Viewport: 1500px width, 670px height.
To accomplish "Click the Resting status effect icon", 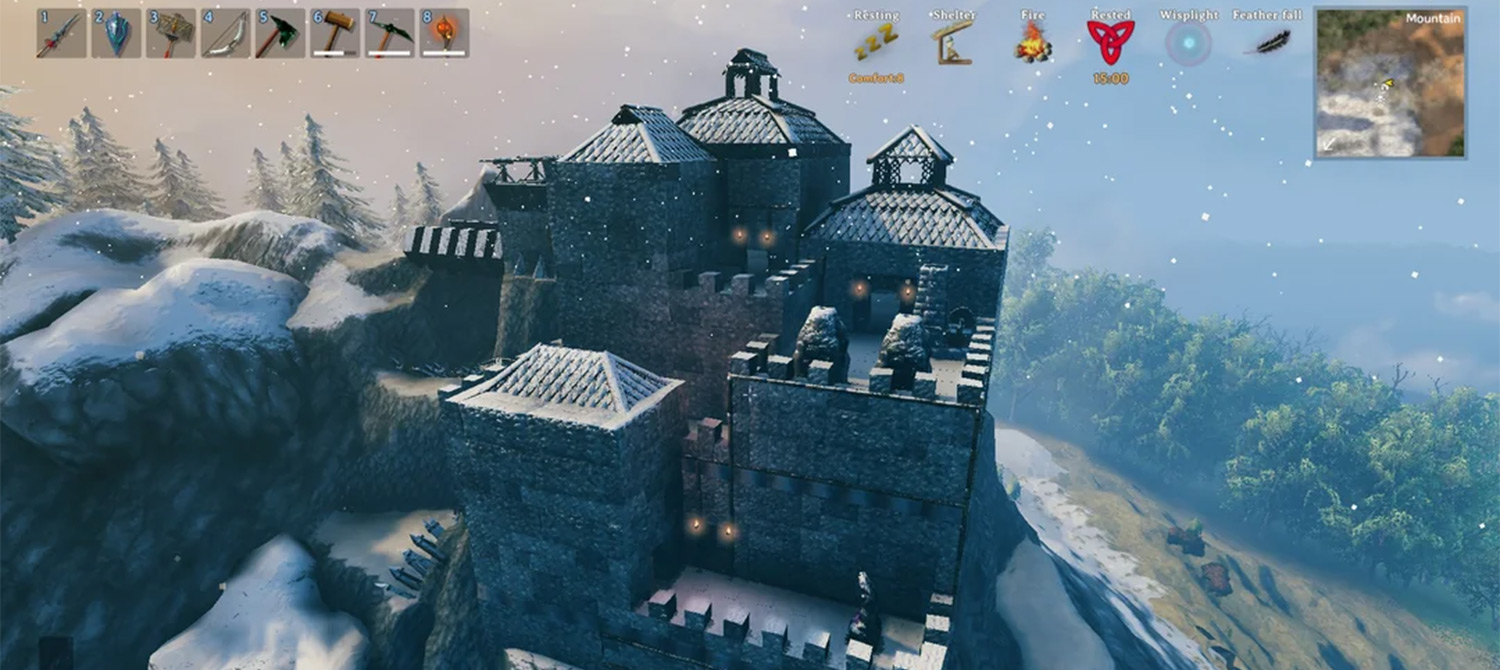I will pyautogui.click(x=876, y=43).
